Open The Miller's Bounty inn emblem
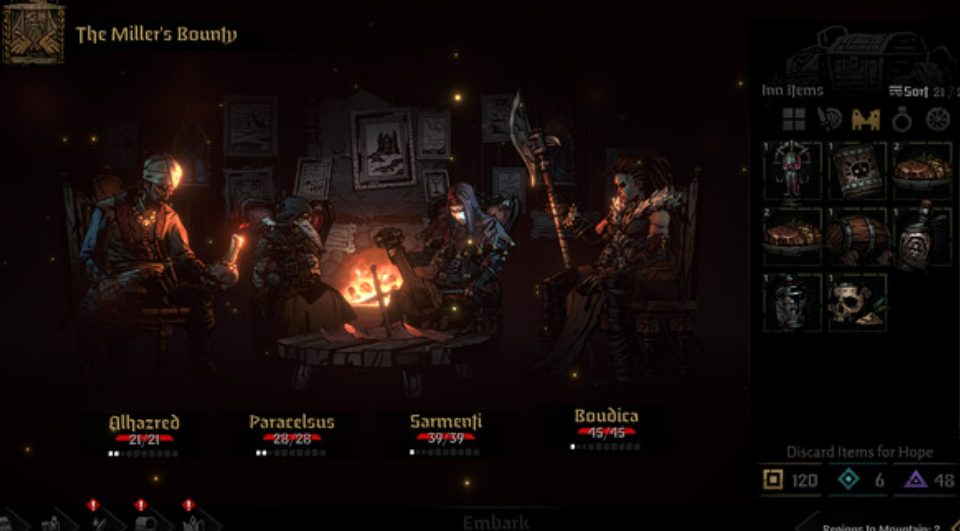Image resolution: width=960 pixels, height=531 pixels. [33, 33]
